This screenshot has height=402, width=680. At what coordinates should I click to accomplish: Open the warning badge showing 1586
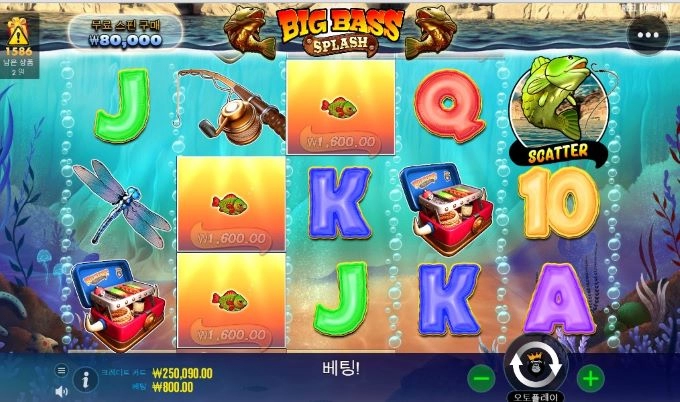tap(18, 41)
